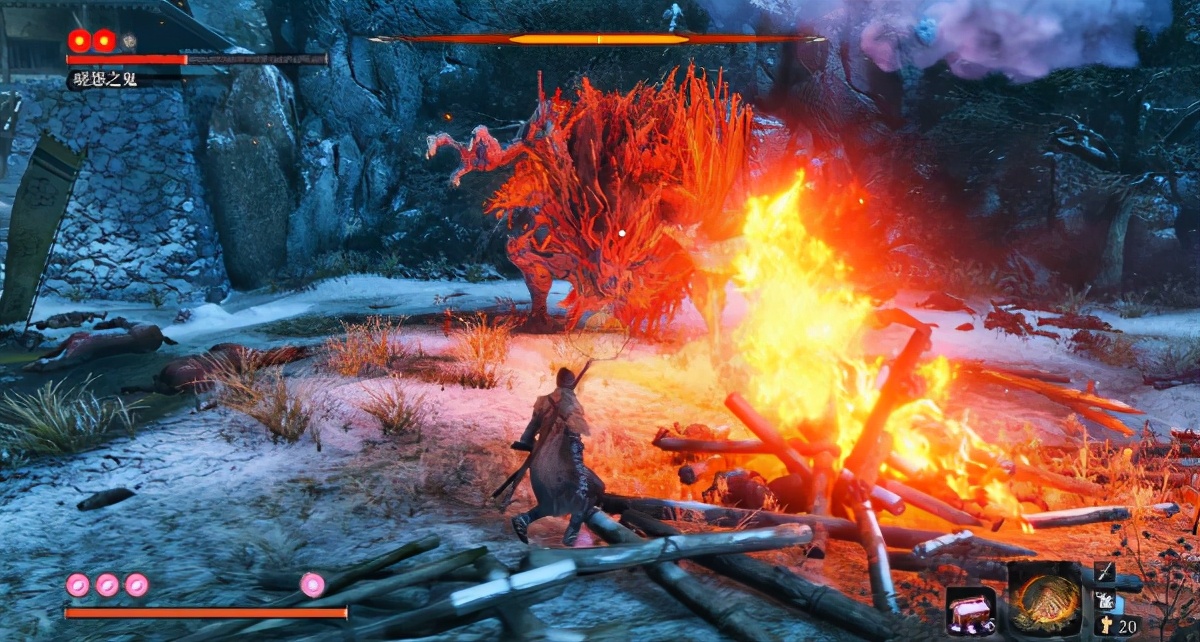
Task: Click the white ninjutsu figure icon
Action: click(1105, 600)
